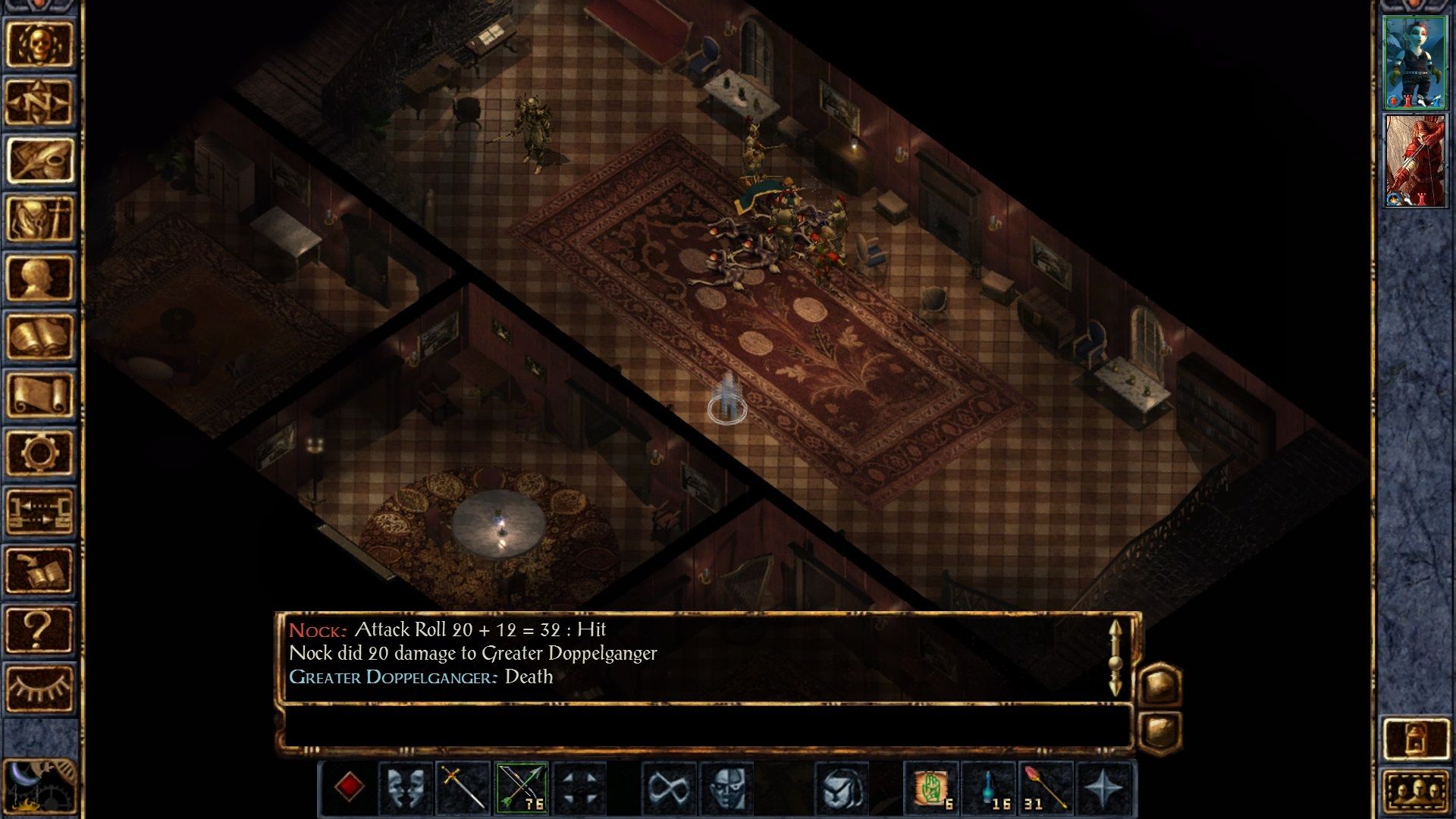Click the closed eye icon in sidebar
This screenshot has height=819, width=1456.
[39, 688]
